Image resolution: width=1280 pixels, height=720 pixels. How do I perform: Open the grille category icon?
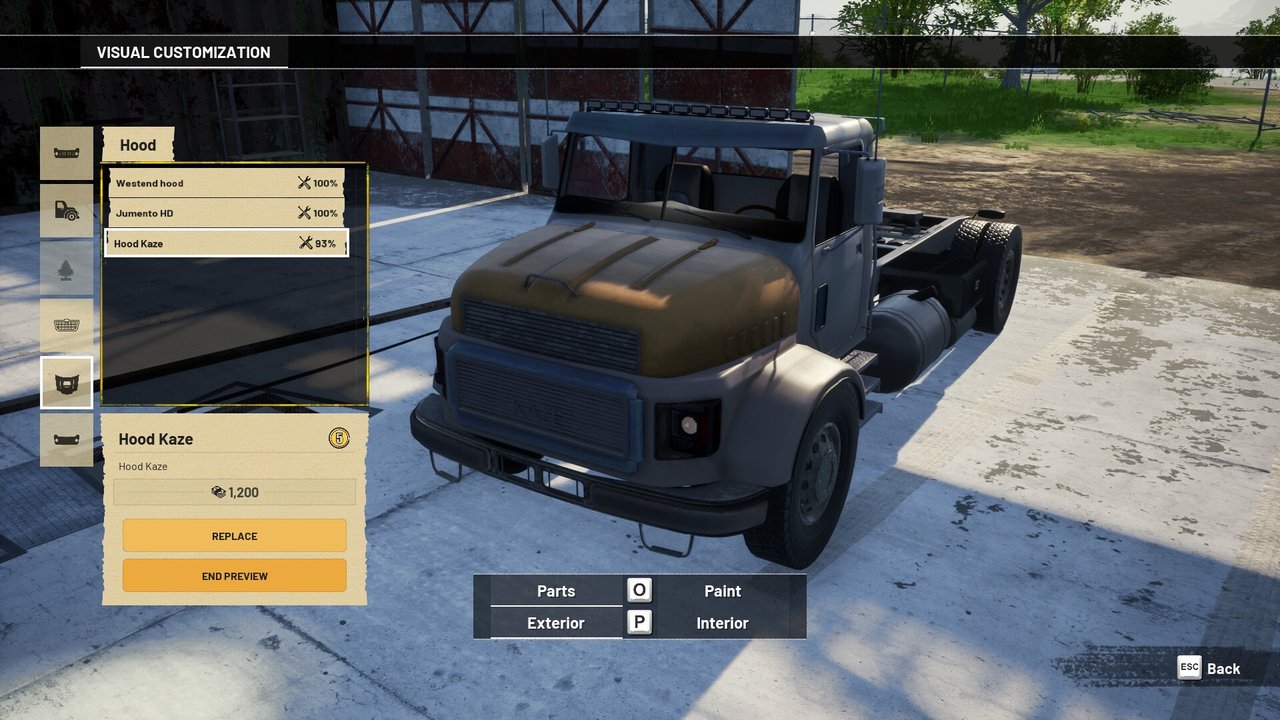67,325
